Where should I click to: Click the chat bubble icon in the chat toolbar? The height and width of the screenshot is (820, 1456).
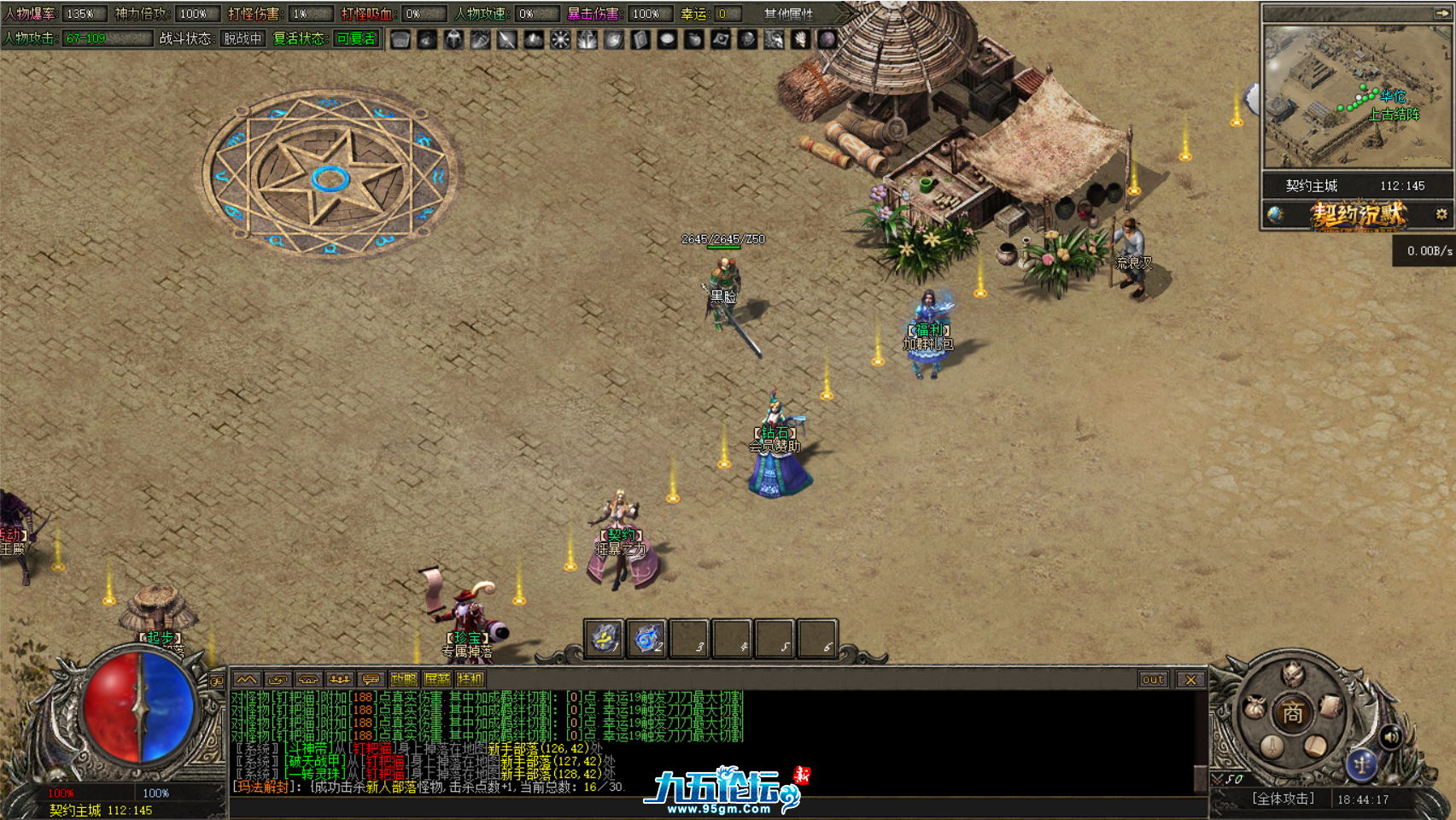[371, 680]
